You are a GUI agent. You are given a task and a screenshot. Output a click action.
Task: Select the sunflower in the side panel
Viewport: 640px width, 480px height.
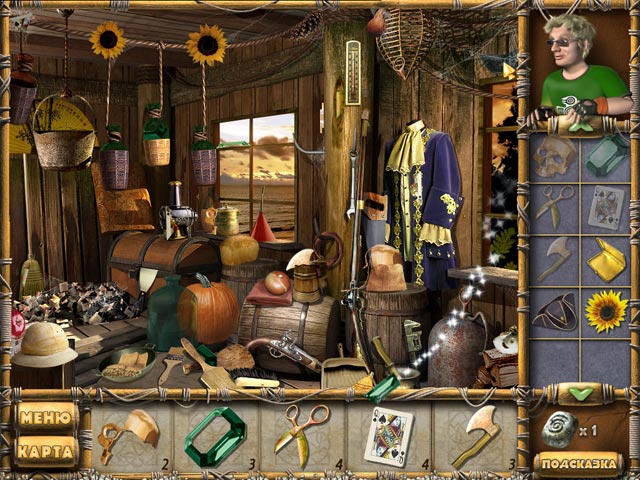click(606, 312)
